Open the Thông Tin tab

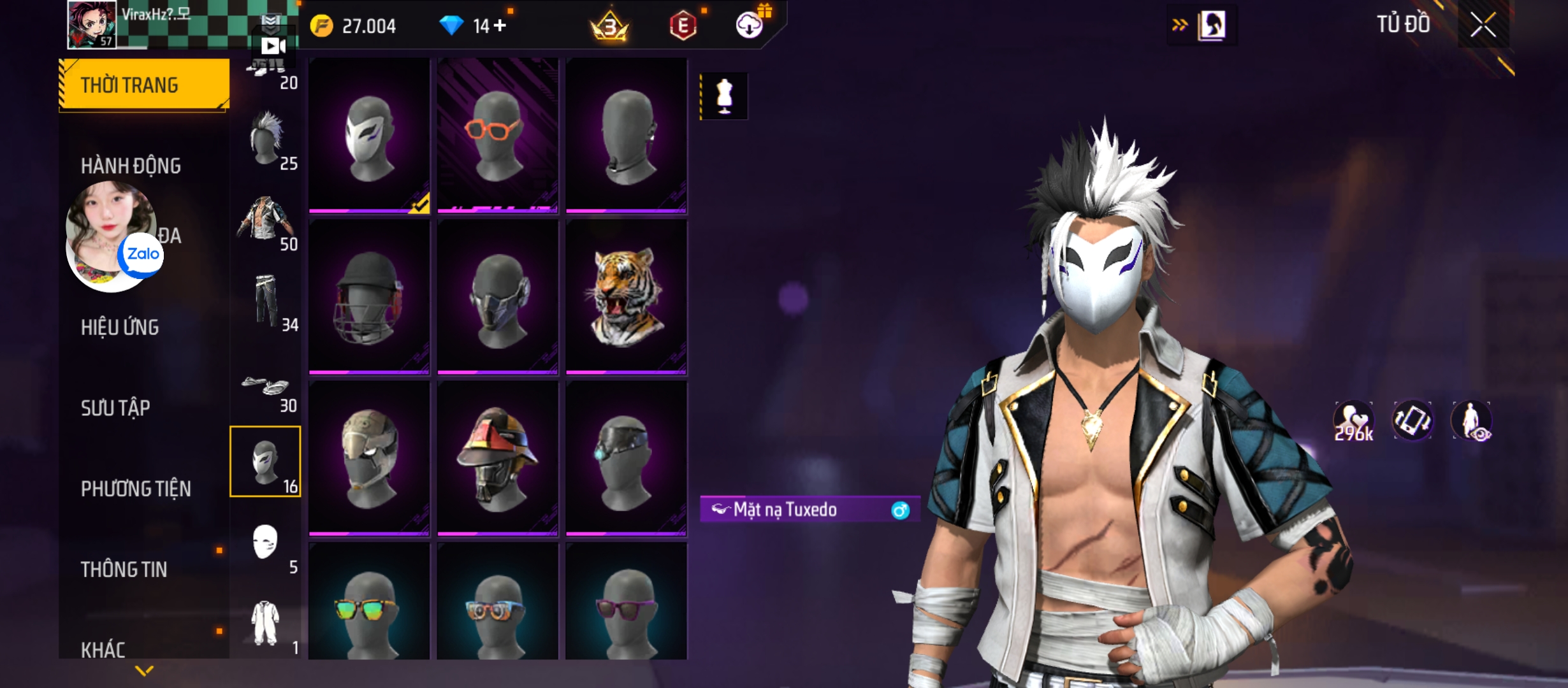(x=124, y=570)
